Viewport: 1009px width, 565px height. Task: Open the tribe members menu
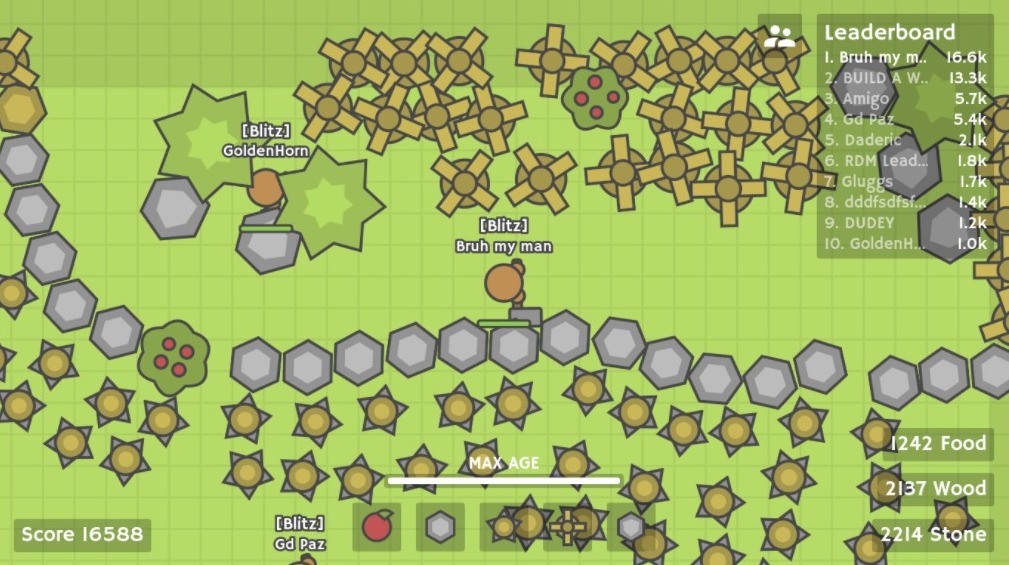[x=779, y=38]
